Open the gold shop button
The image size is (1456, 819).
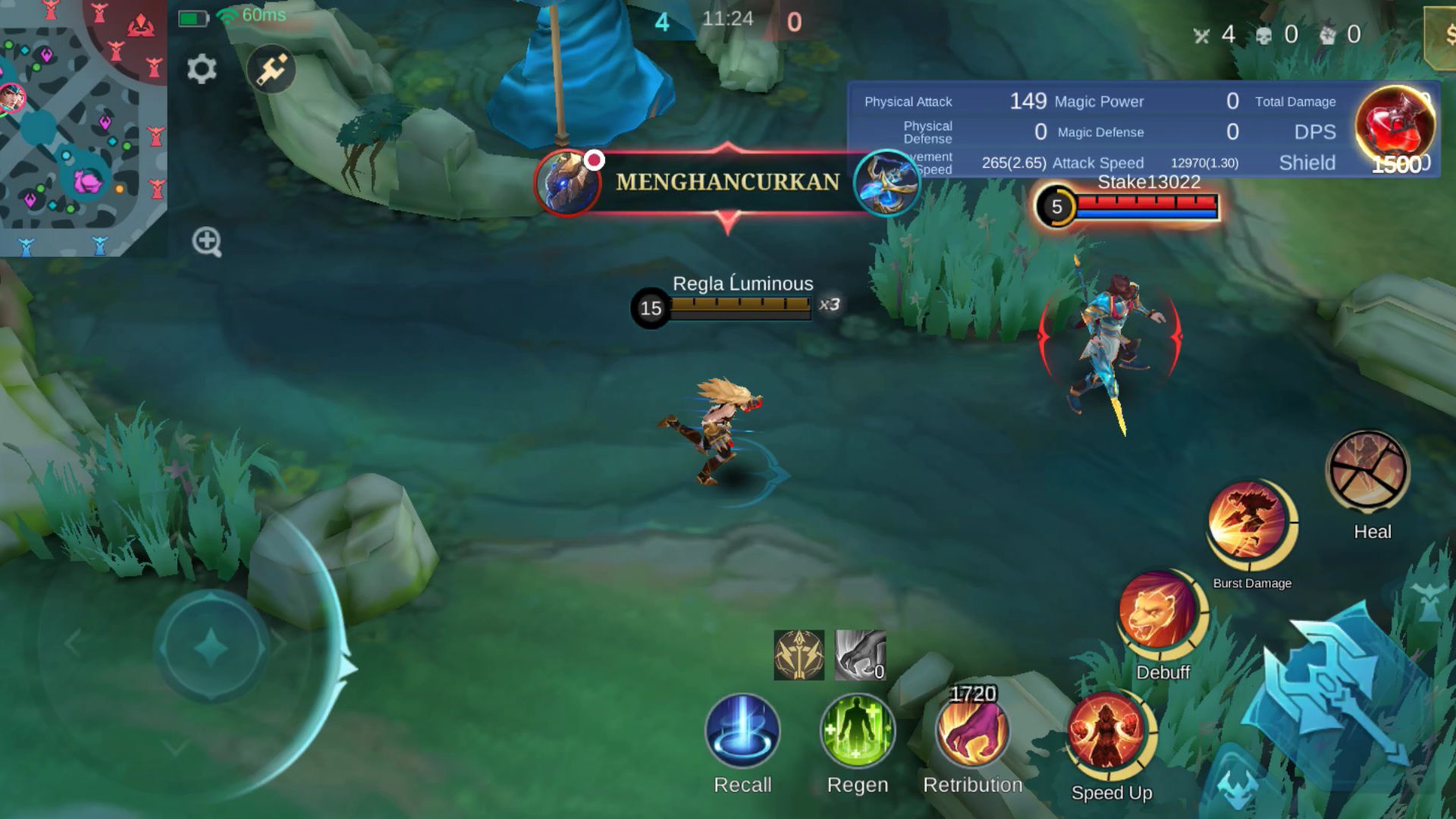tap(1442, 36)
